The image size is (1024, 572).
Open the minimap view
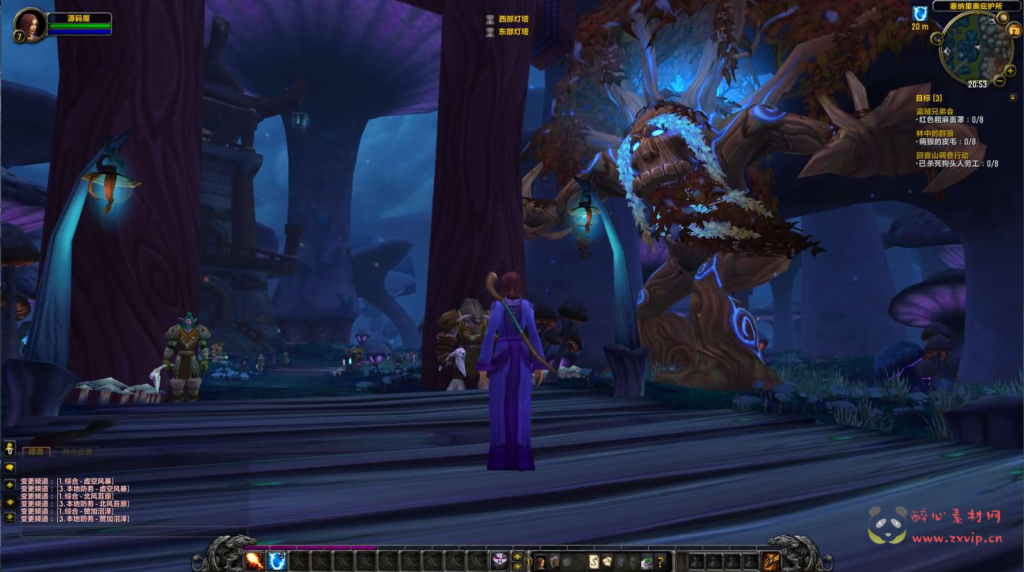click(967, 47)
